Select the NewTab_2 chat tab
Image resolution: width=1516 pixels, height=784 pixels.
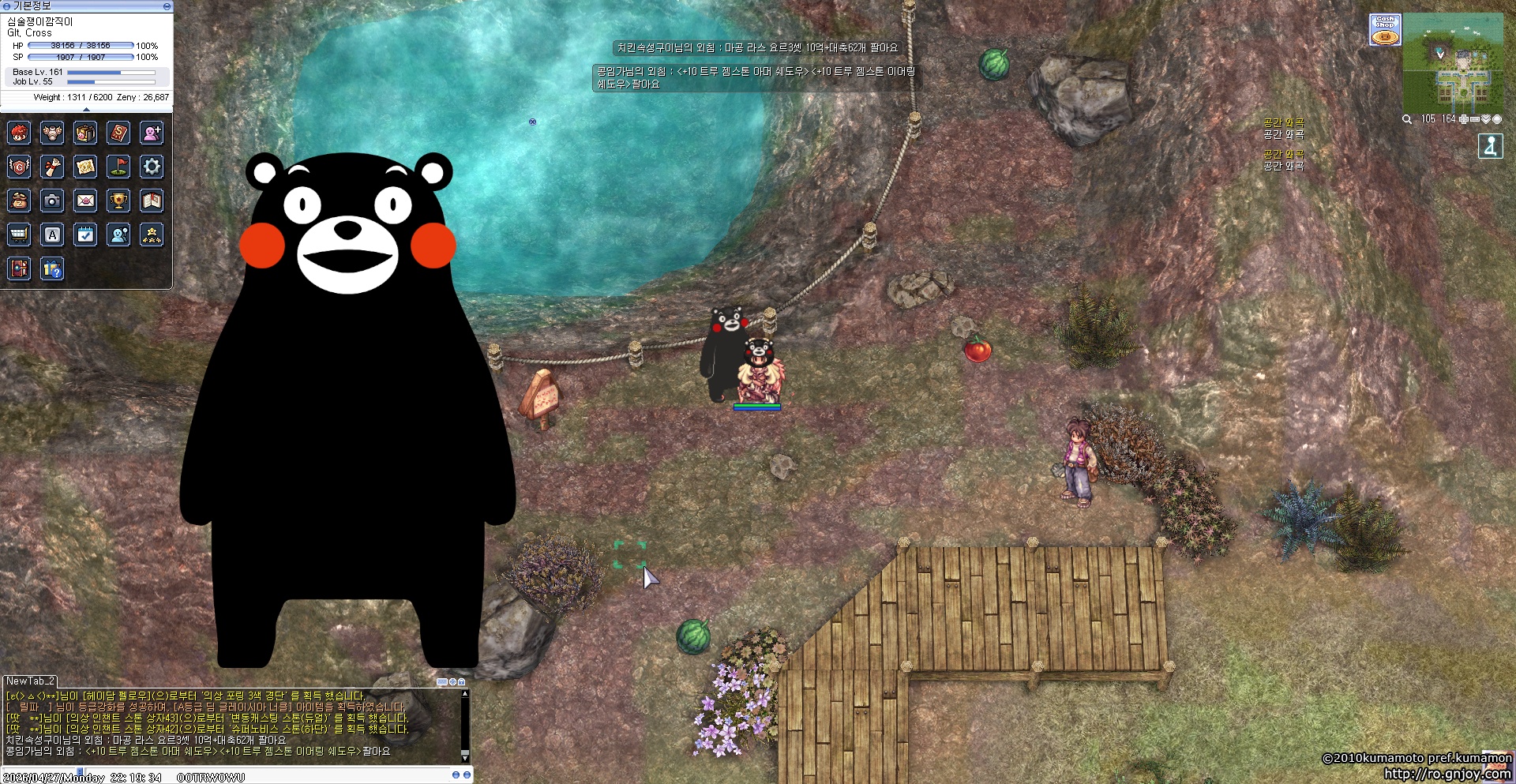[30, 681]
